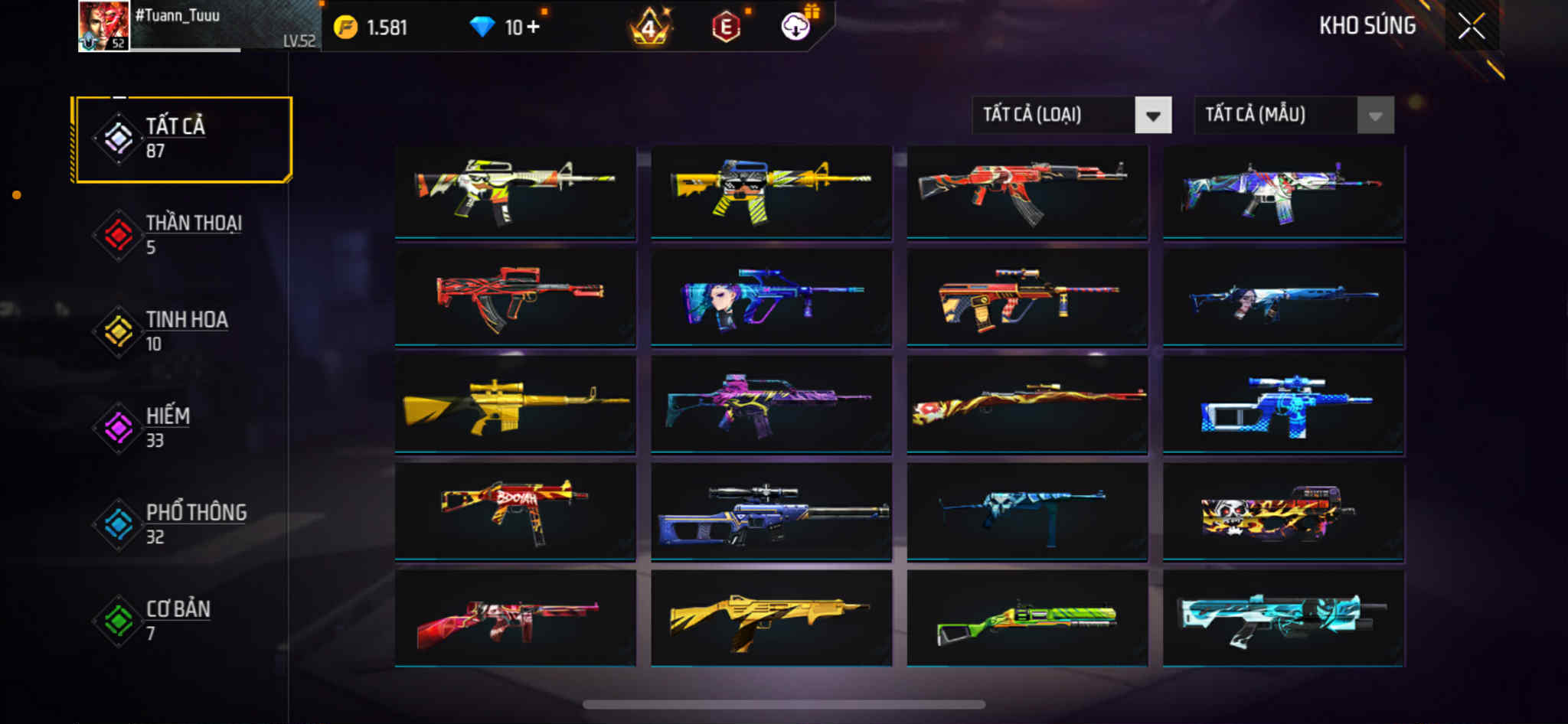Viewport: 1568px width, 724px height.
Task: Select the blue checkered sniper rifle skin
Action: (1283, 404)
